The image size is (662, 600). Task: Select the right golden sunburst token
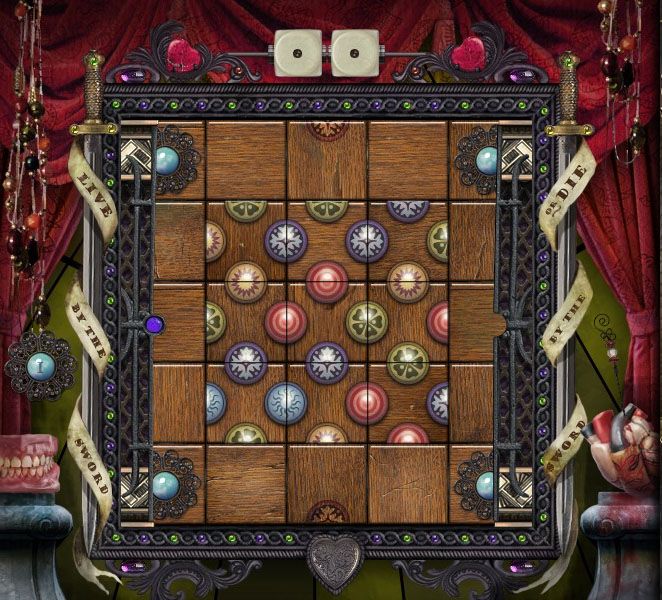coord(408,282)
